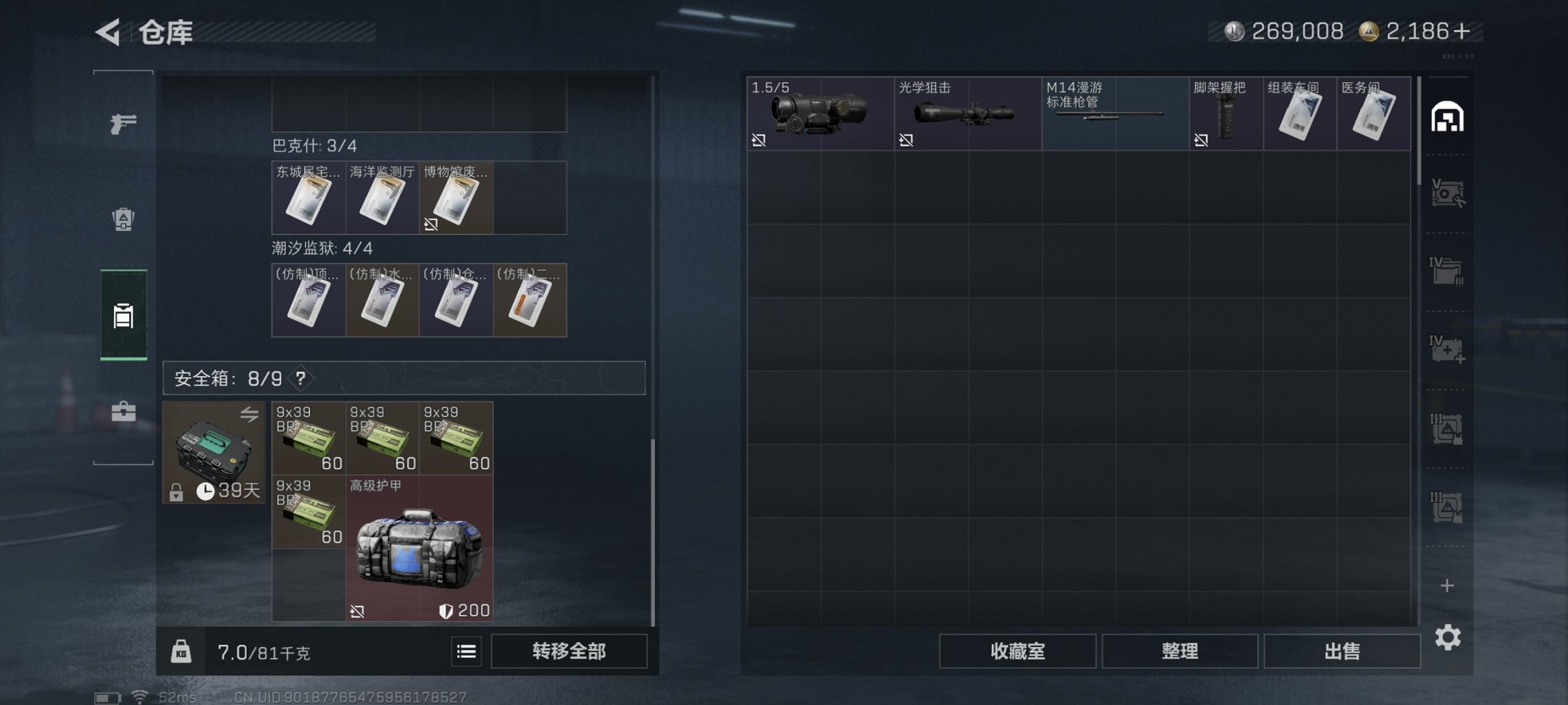1568x705 pixels.
Task: Expand the 安全箱 help tooltip question mark
Action: [301, 379]
